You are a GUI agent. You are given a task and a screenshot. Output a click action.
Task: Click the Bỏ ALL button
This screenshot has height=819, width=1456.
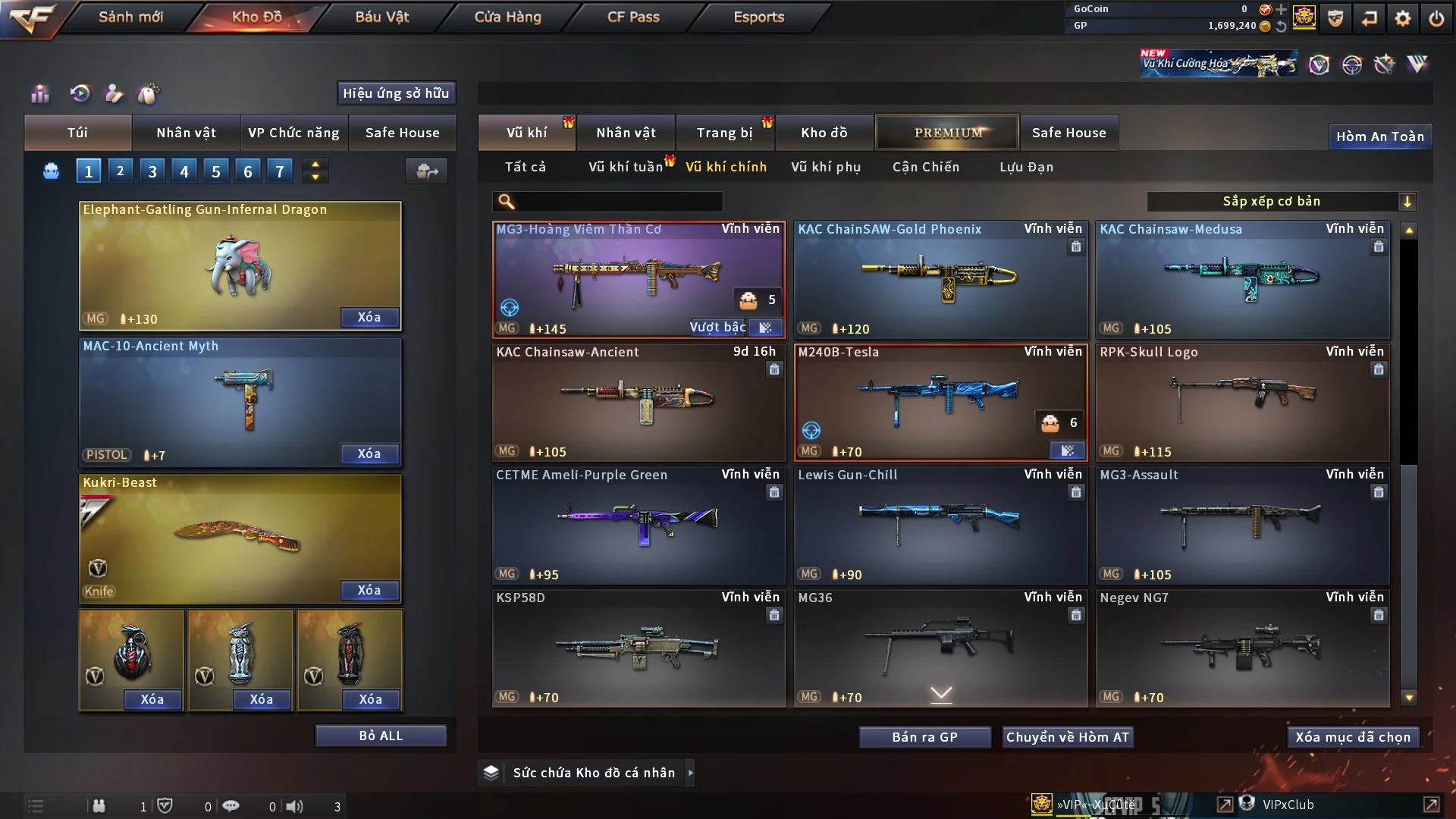[x=381, y=736]
